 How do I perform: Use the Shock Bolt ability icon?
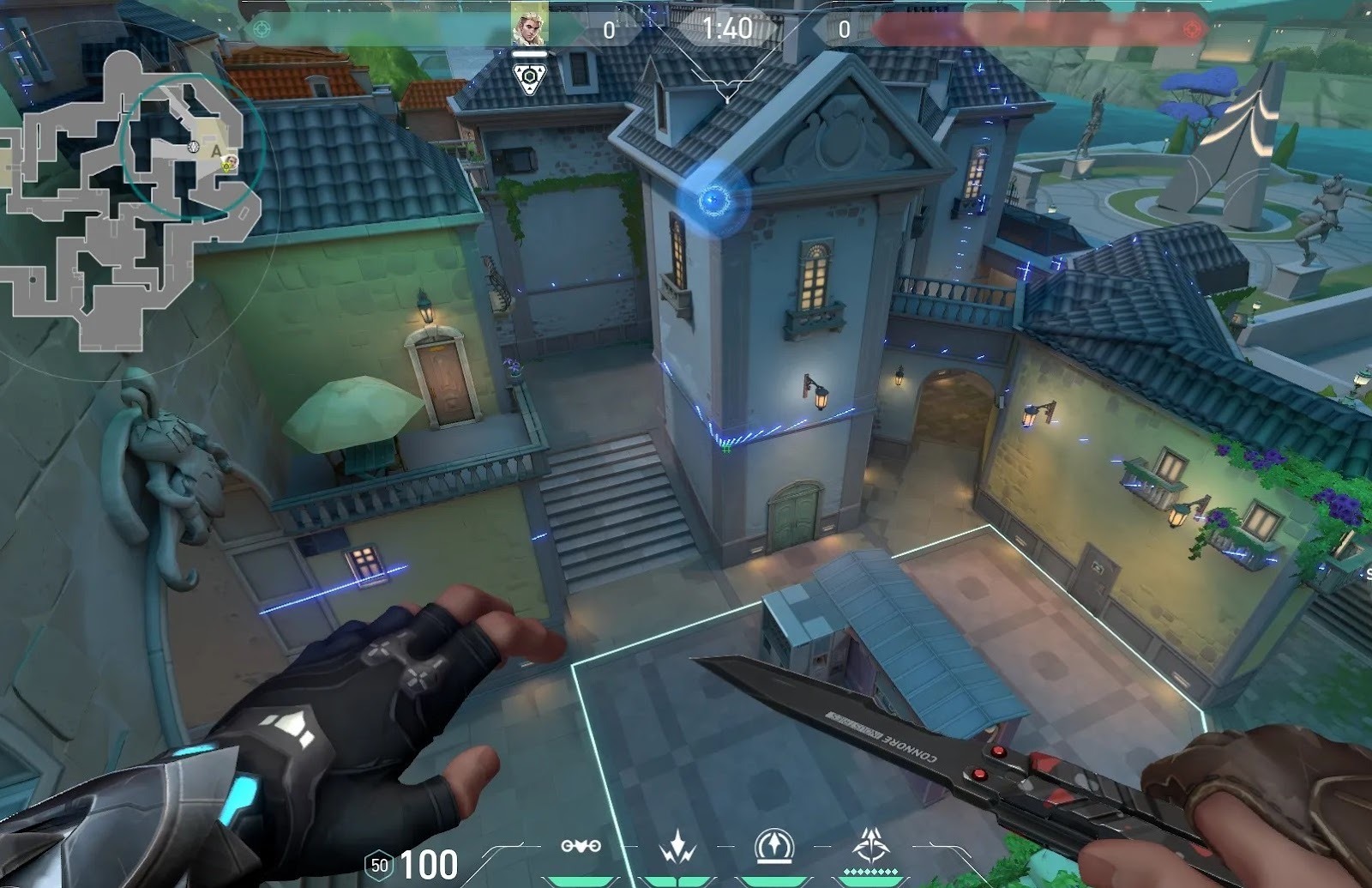[x=677, y=847]
